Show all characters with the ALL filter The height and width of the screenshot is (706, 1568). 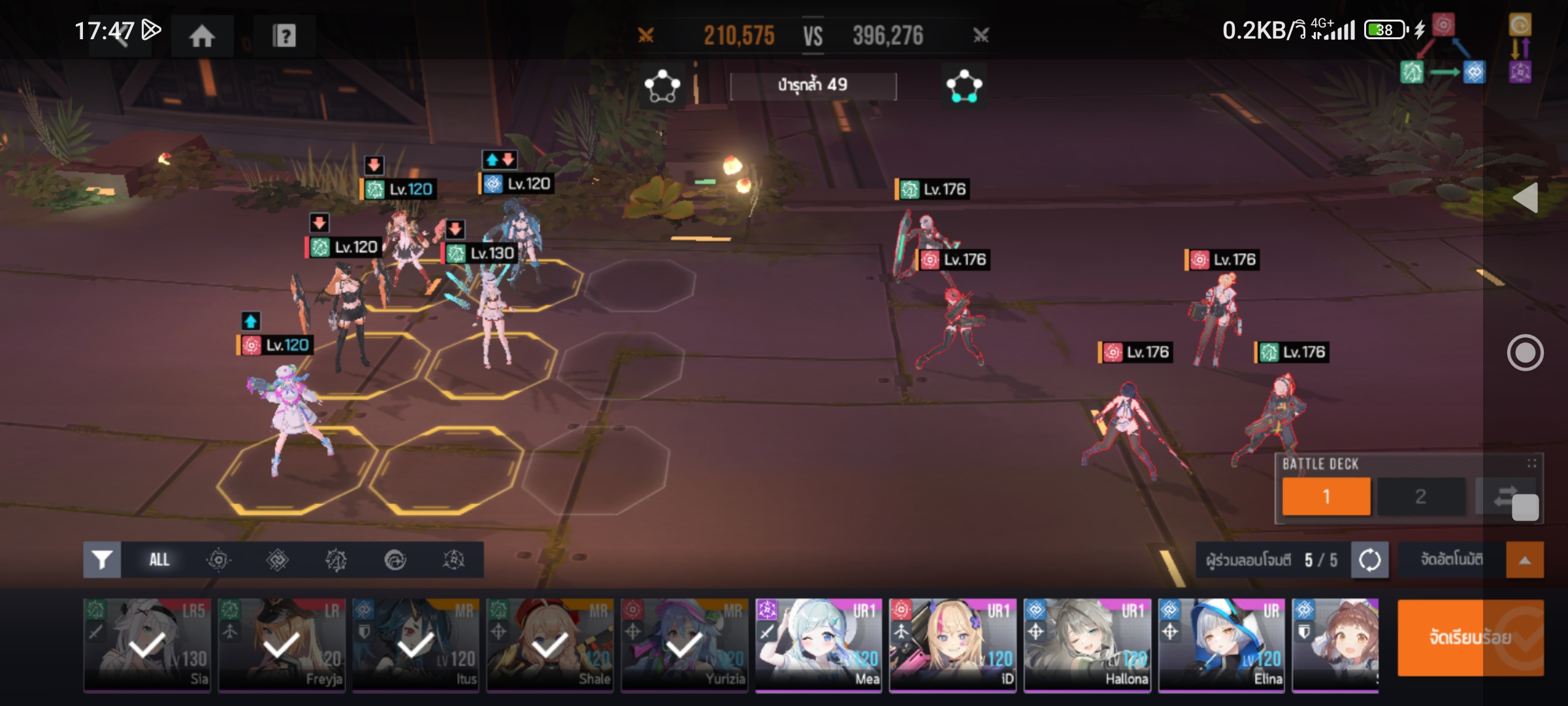tap(159, 560)
